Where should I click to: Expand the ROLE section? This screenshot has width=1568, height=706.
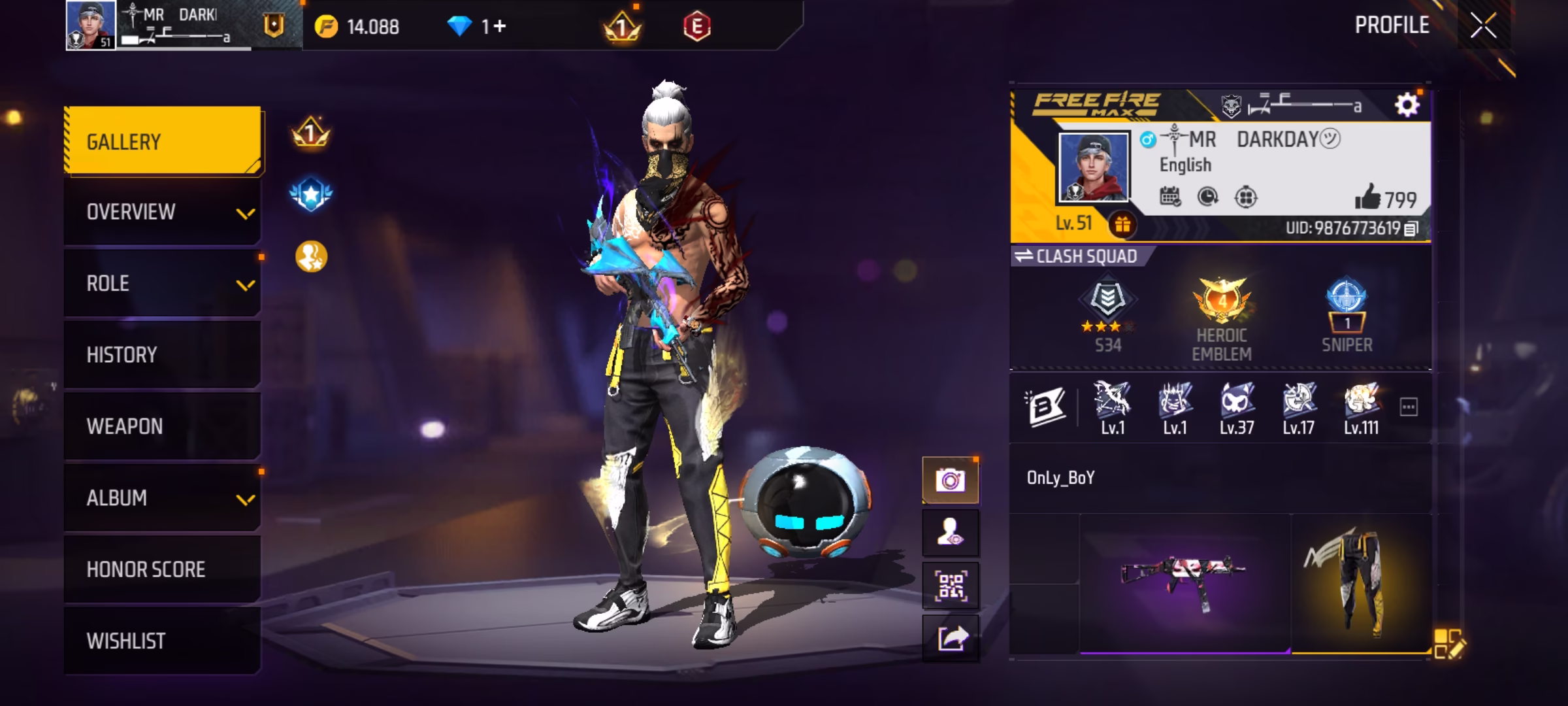pyautogui.click(x=162, y=283)
